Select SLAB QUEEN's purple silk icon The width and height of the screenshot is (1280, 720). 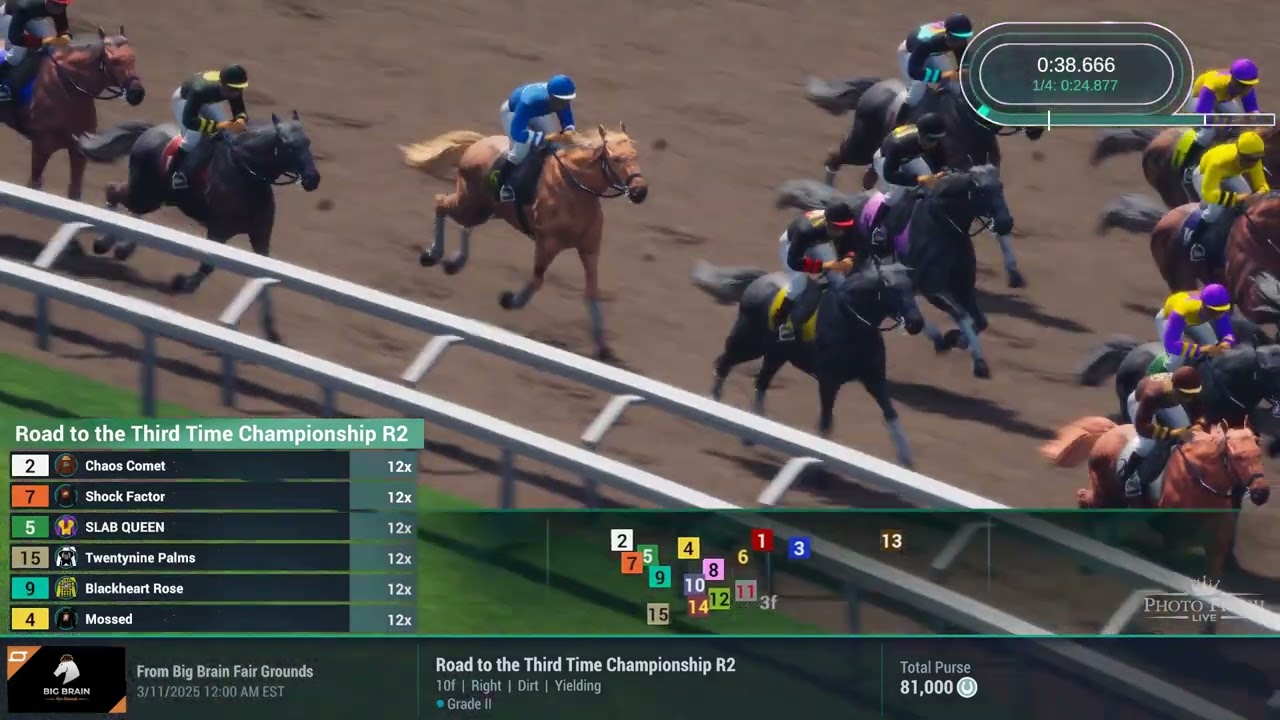tap(65, 527)
